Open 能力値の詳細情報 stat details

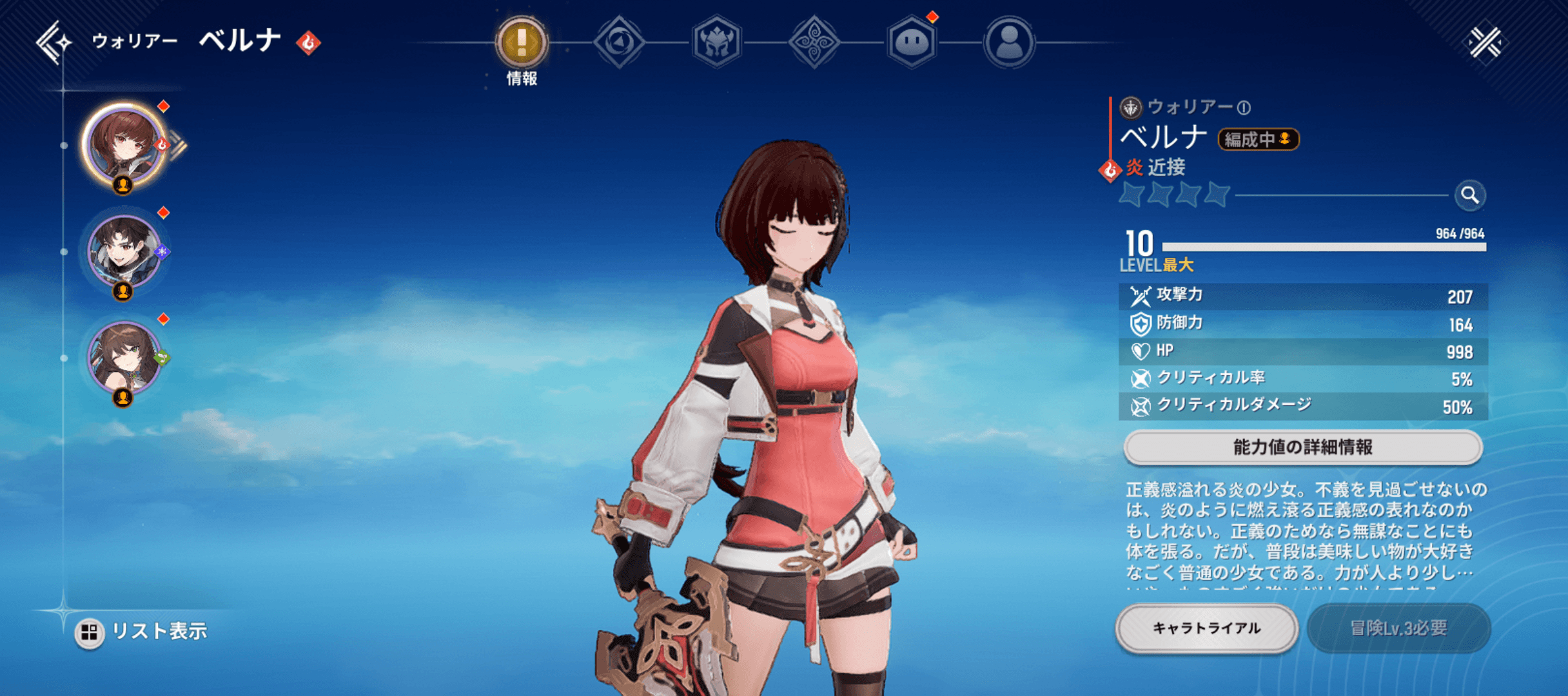coord(1302,447)
